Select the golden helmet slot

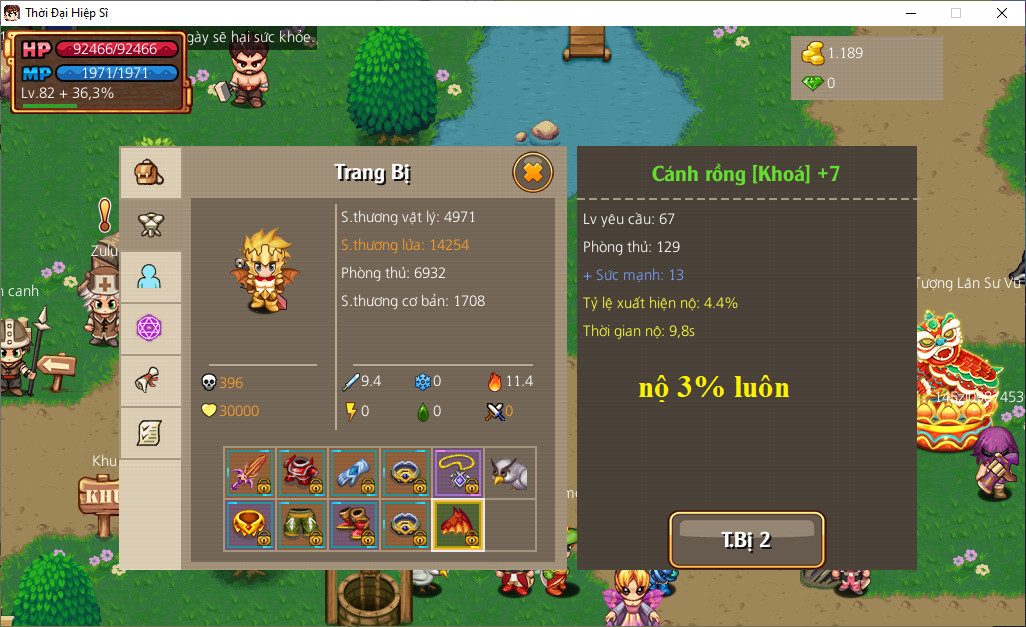pos(250,525)
